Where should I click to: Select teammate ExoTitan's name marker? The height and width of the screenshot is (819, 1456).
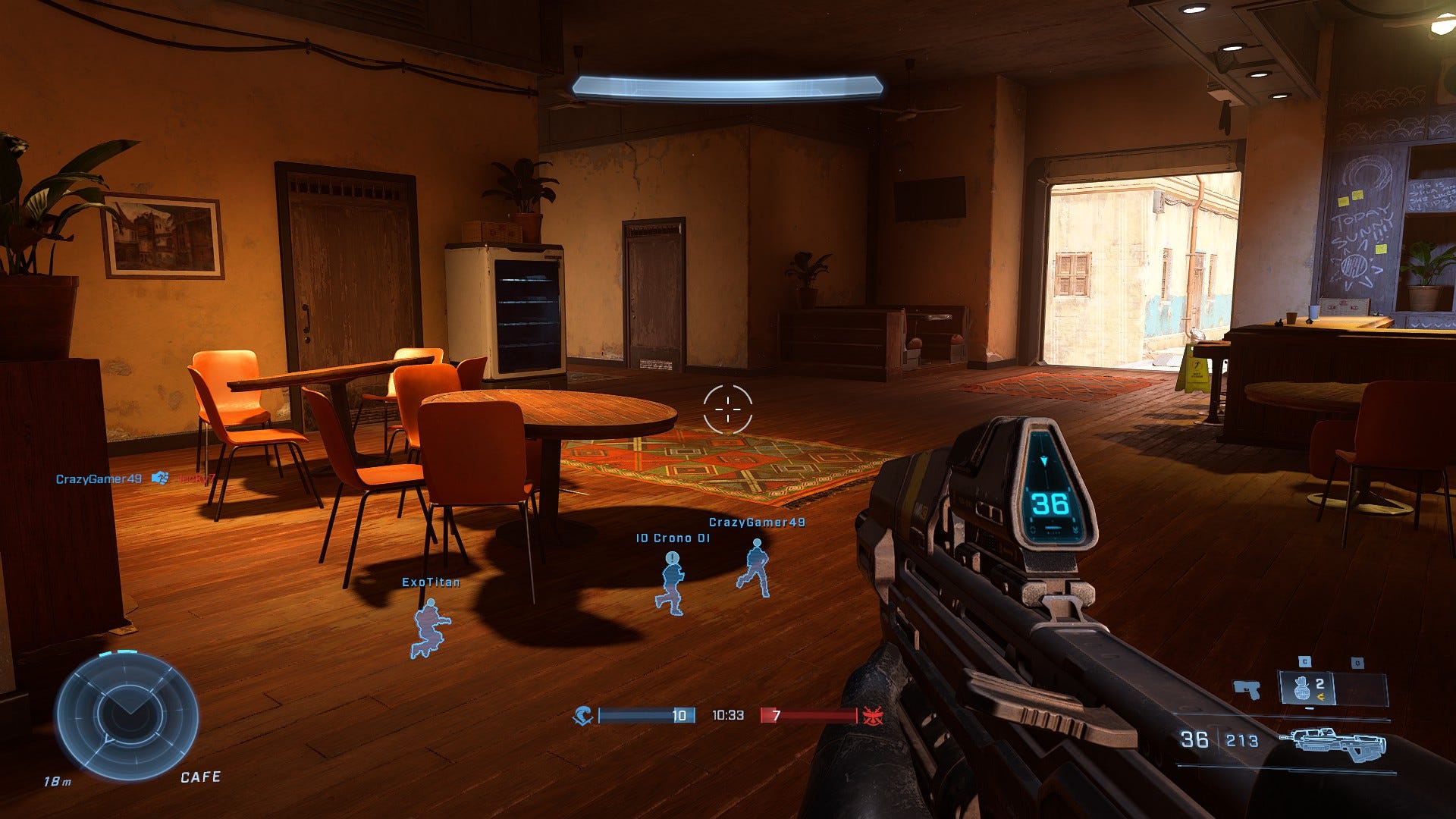430,582
